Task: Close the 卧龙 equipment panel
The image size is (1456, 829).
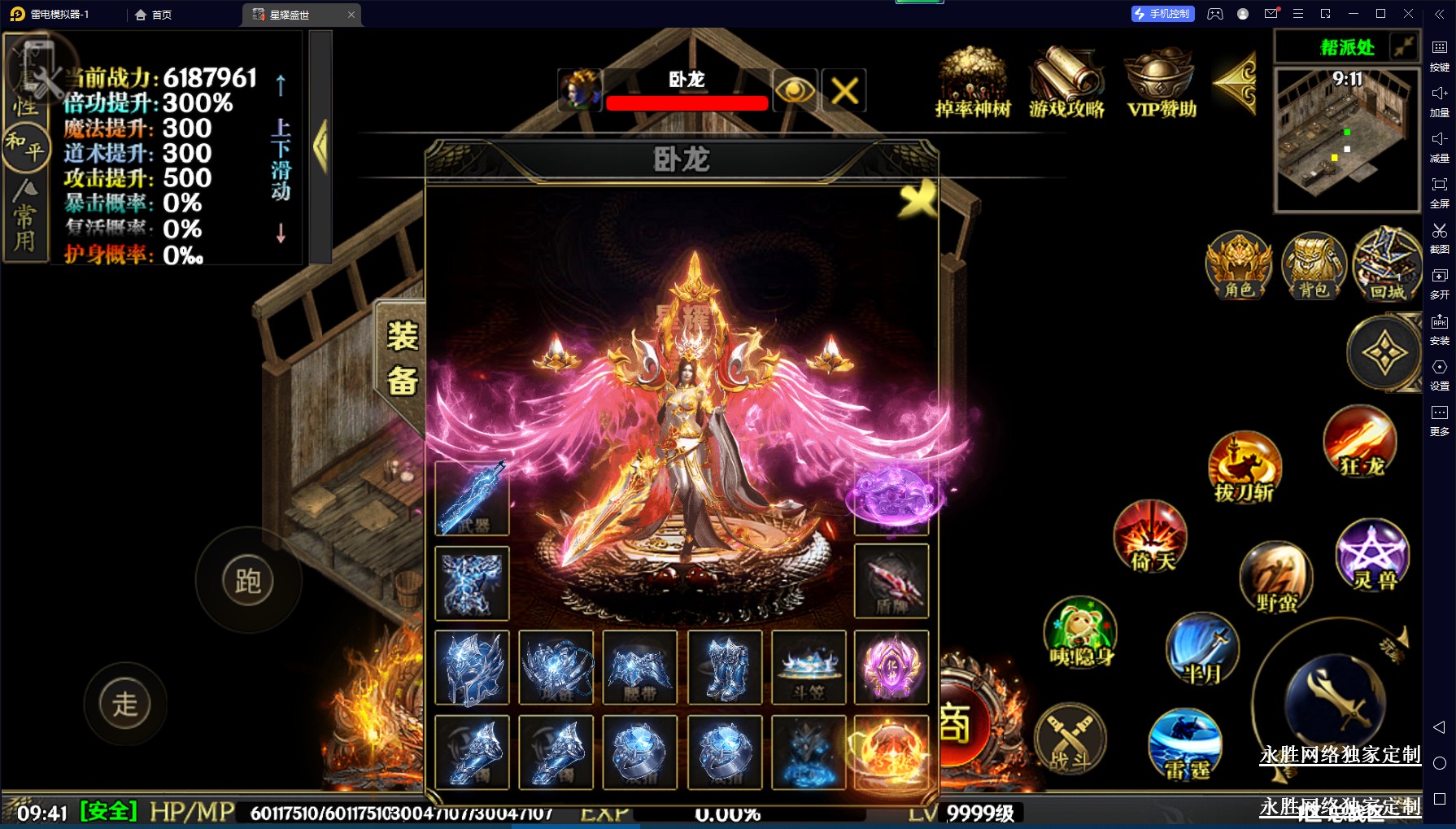Action: click(918, 198)
